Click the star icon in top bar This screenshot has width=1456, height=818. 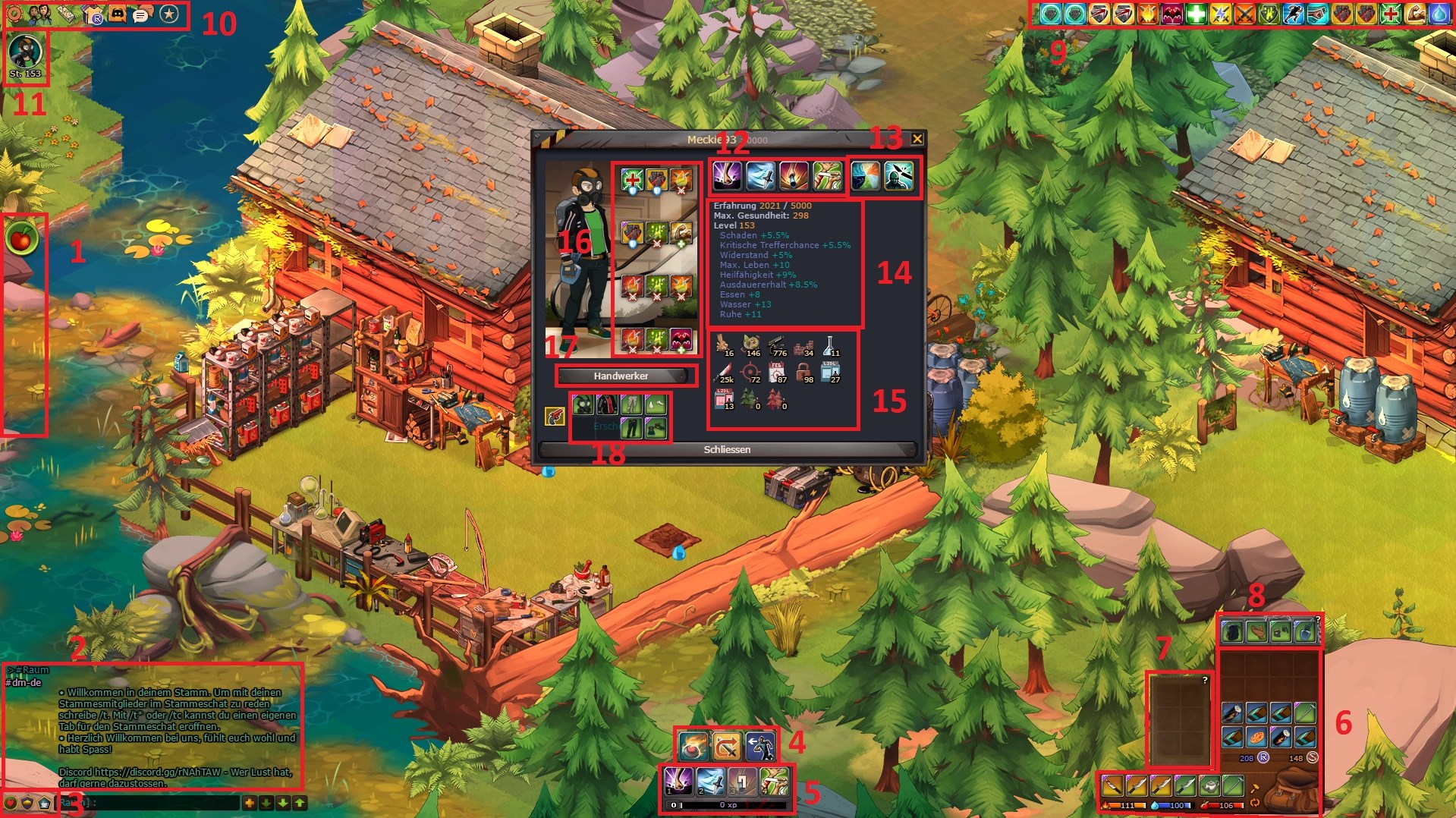point(169,14)
